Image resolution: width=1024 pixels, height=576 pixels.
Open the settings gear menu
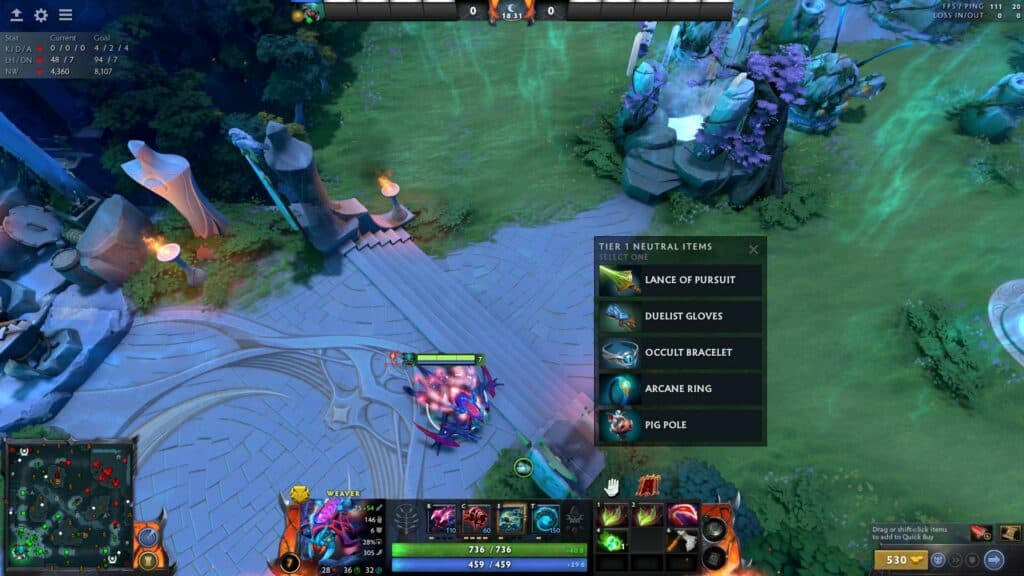(x=41, y=15)
